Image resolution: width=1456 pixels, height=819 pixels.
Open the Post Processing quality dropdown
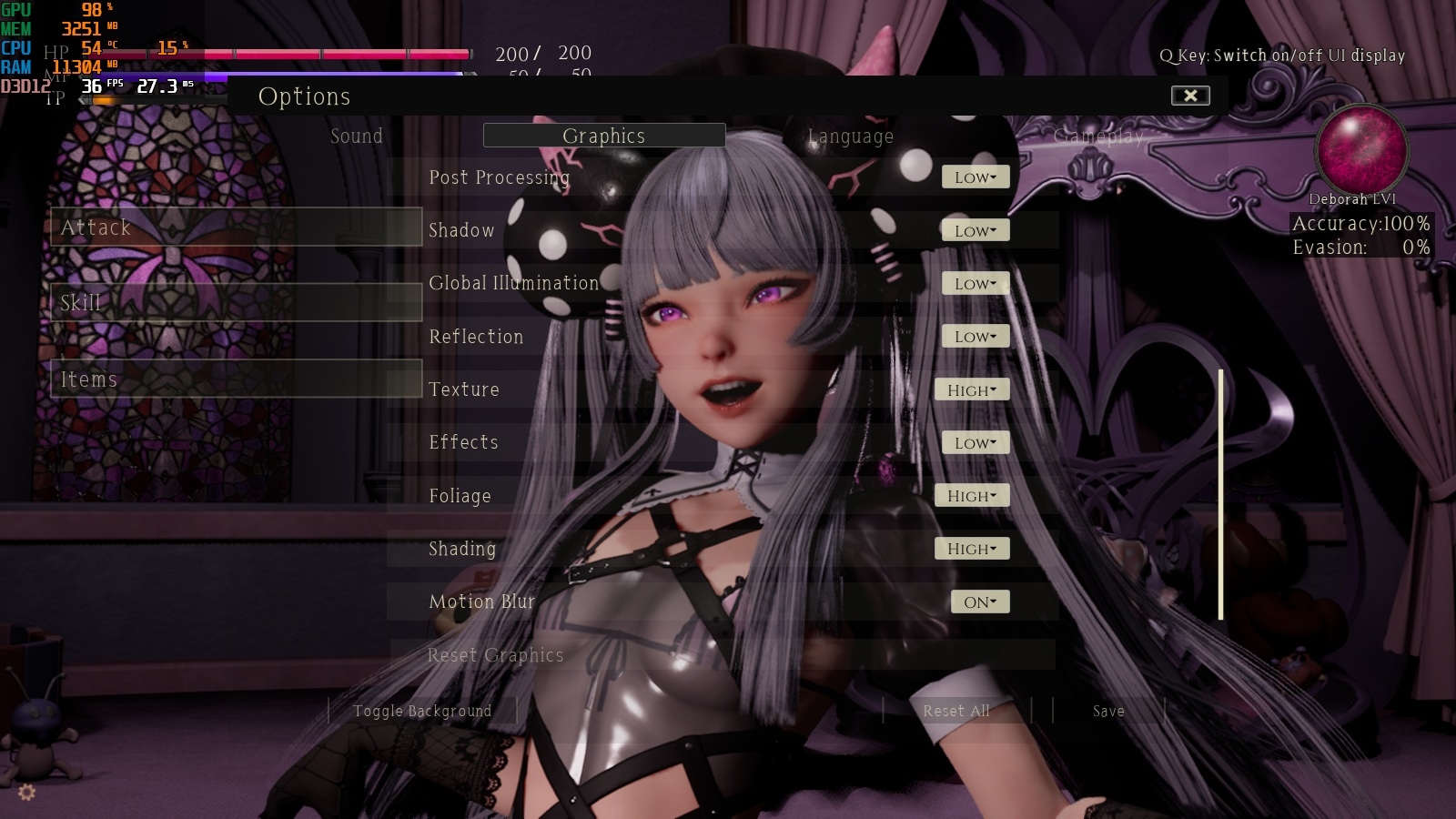975,177
